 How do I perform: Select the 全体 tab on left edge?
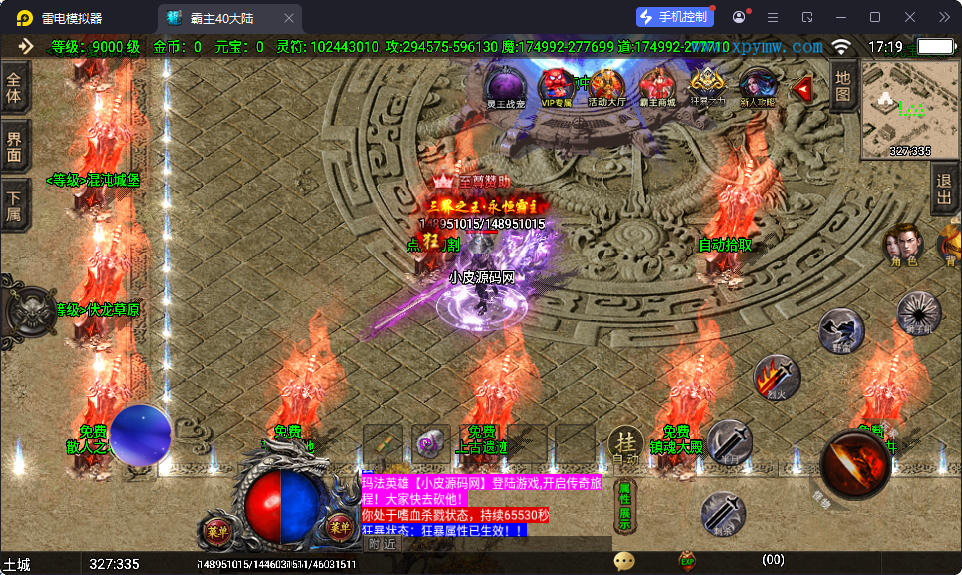pyautogui.click(x=14, y=89)
